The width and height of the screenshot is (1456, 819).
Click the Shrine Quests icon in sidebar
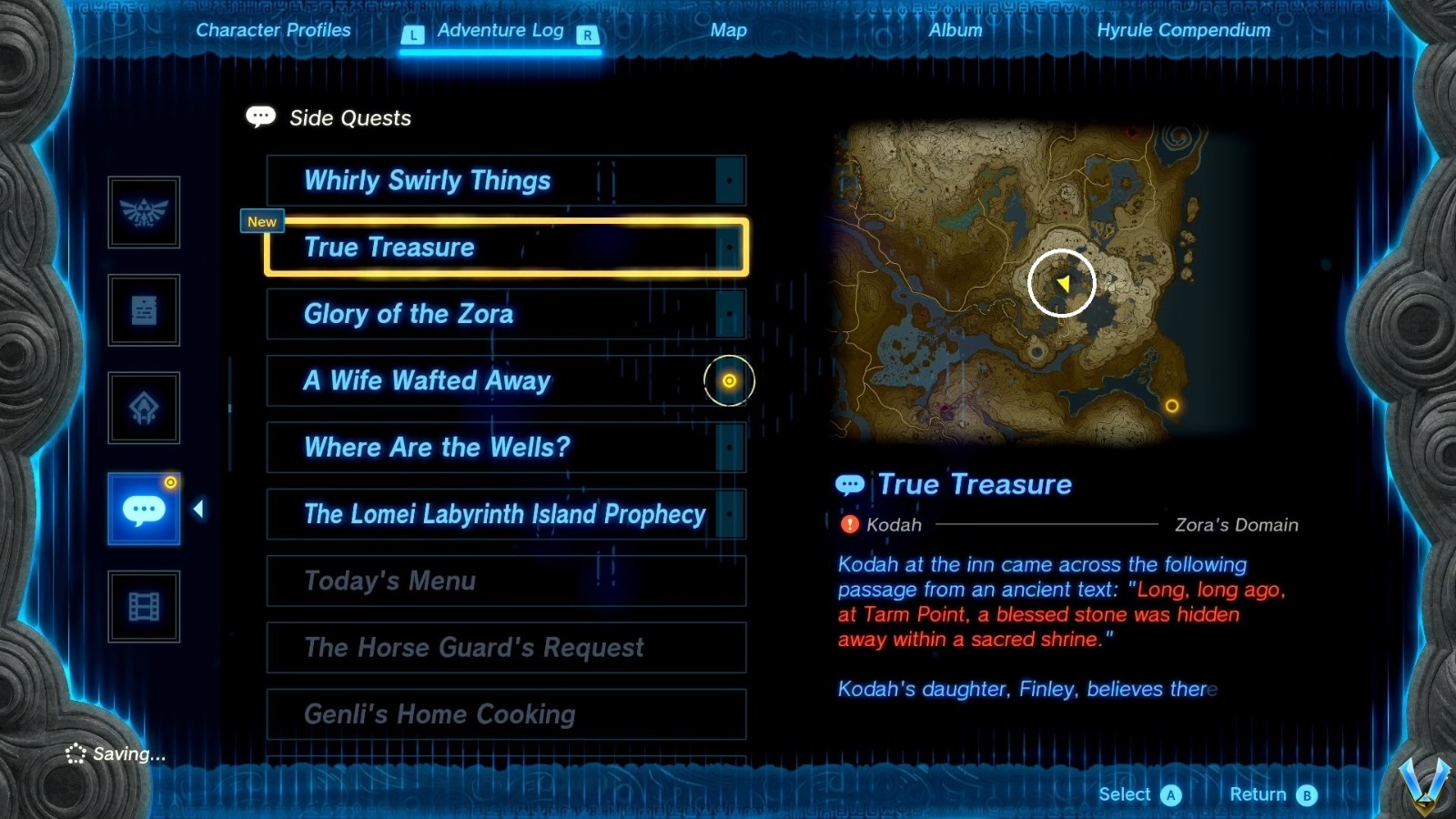click(x=144, y=408)
